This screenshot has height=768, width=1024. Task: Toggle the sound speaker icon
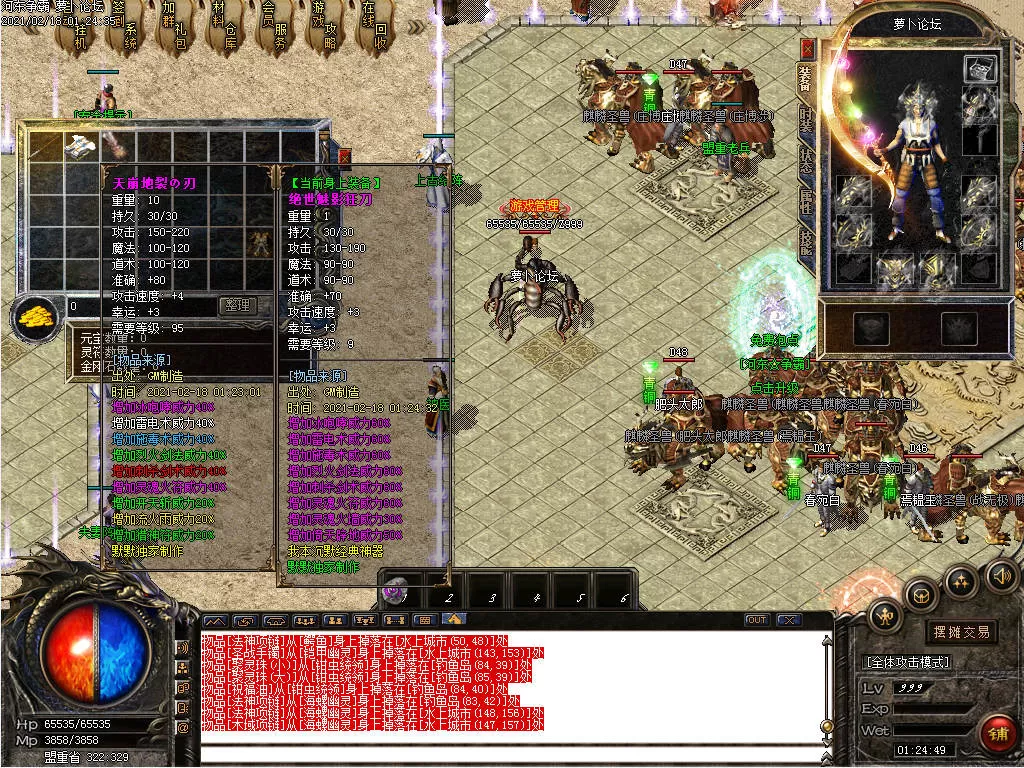1001,575
